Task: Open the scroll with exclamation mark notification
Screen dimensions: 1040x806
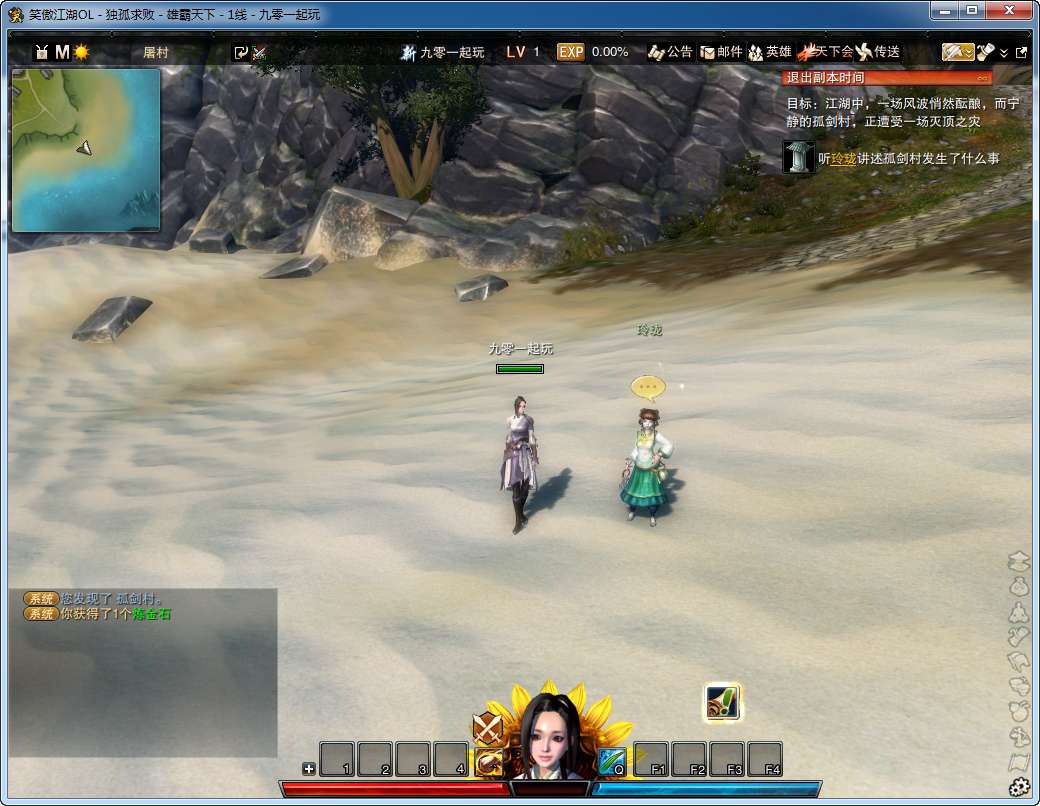Action: pyautogui.click(x=722, y=702)
